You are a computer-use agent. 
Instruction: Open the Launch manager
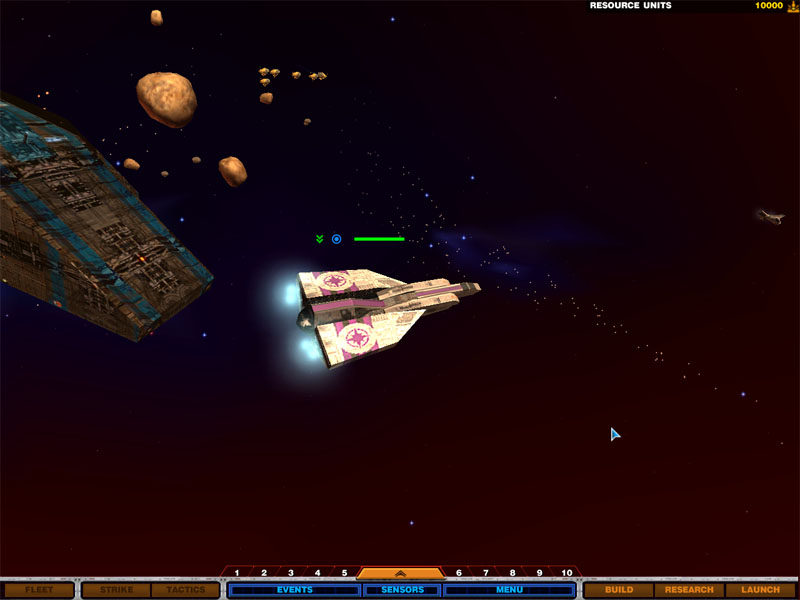(760, 590)
